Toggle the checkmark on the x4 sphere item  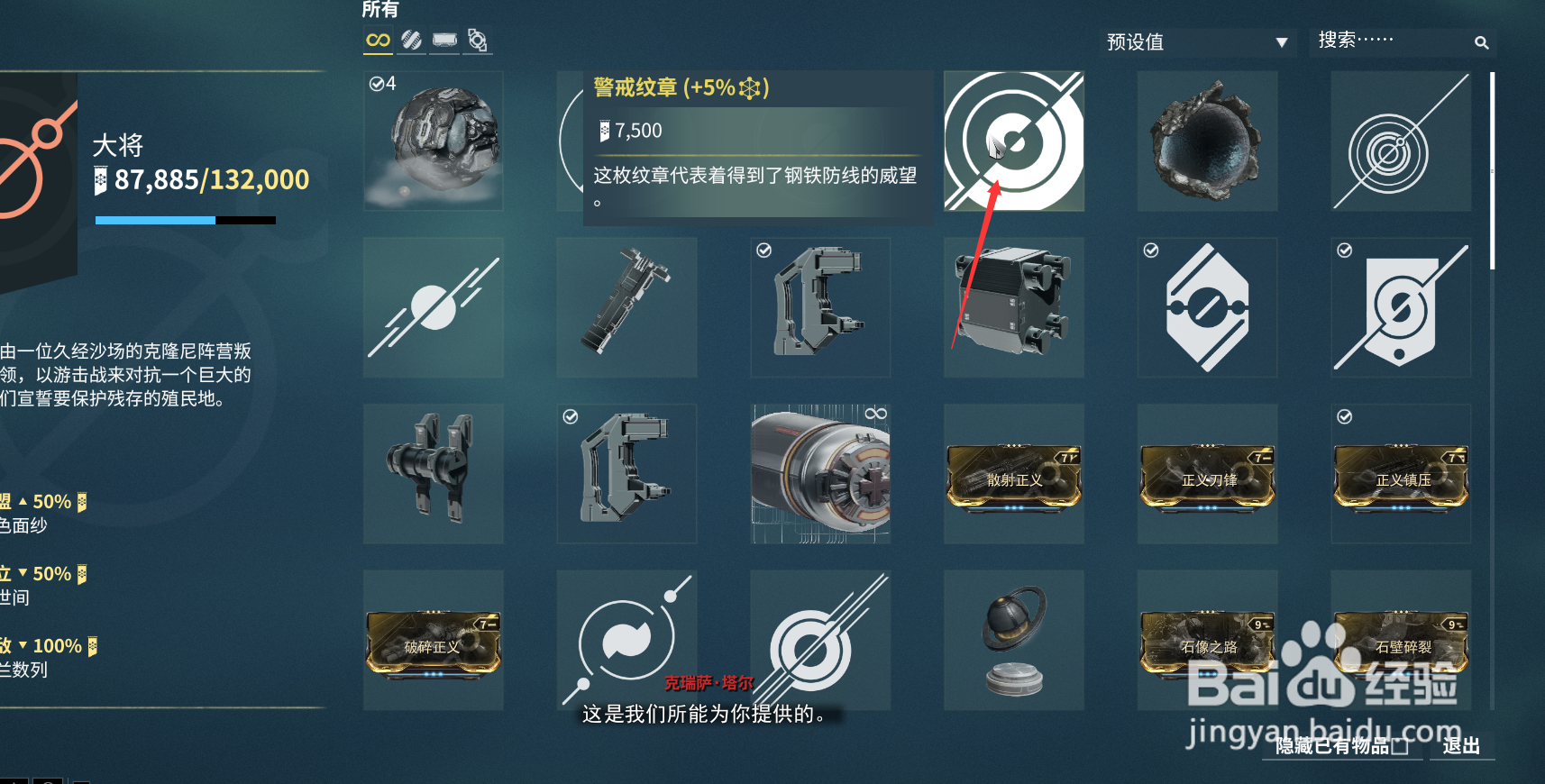click(x=377, y=83)
